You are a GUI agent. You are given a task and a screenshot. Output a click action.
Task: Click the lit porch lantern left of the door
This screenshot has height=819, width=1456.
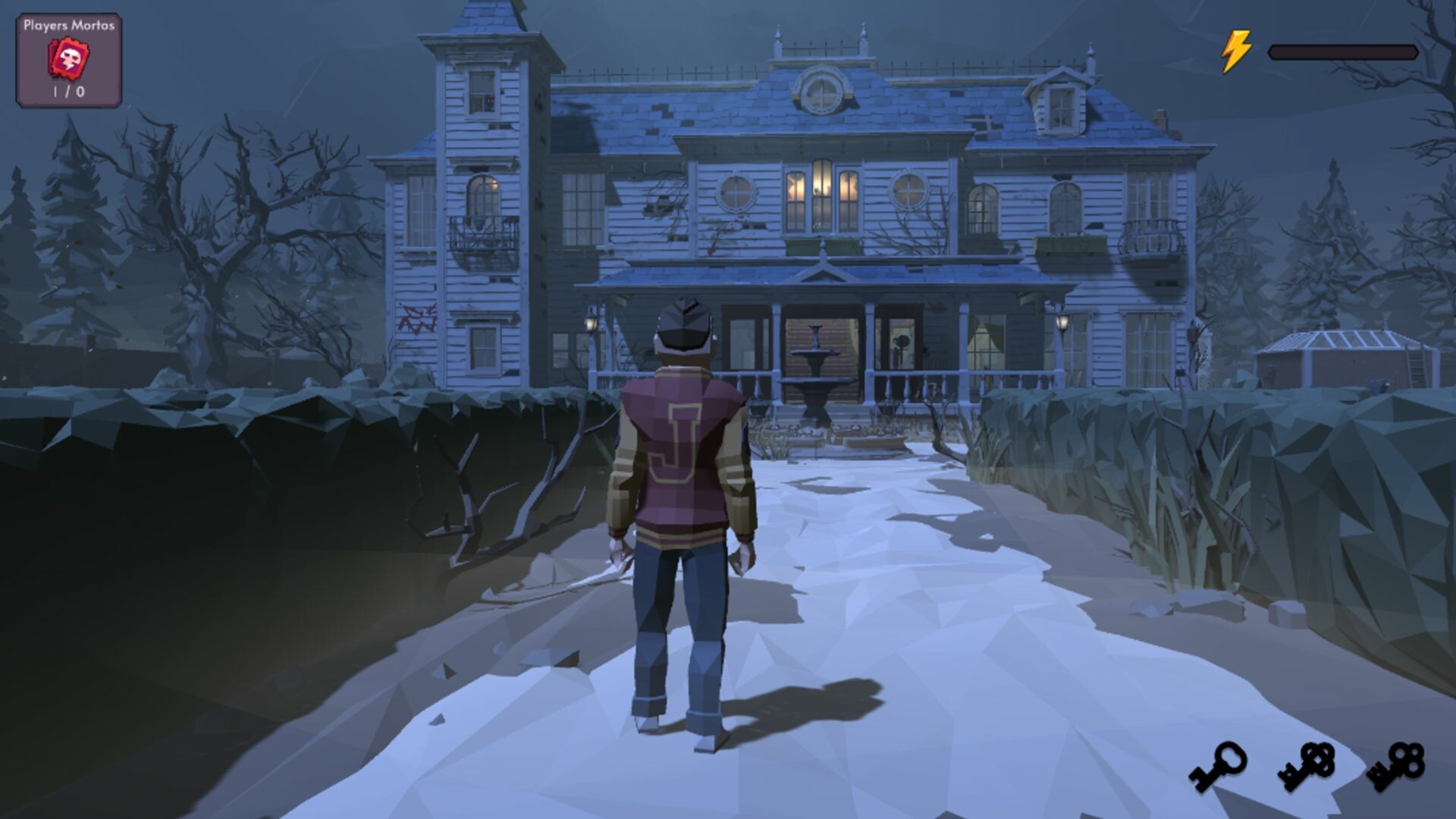click(x=591, y=322)
